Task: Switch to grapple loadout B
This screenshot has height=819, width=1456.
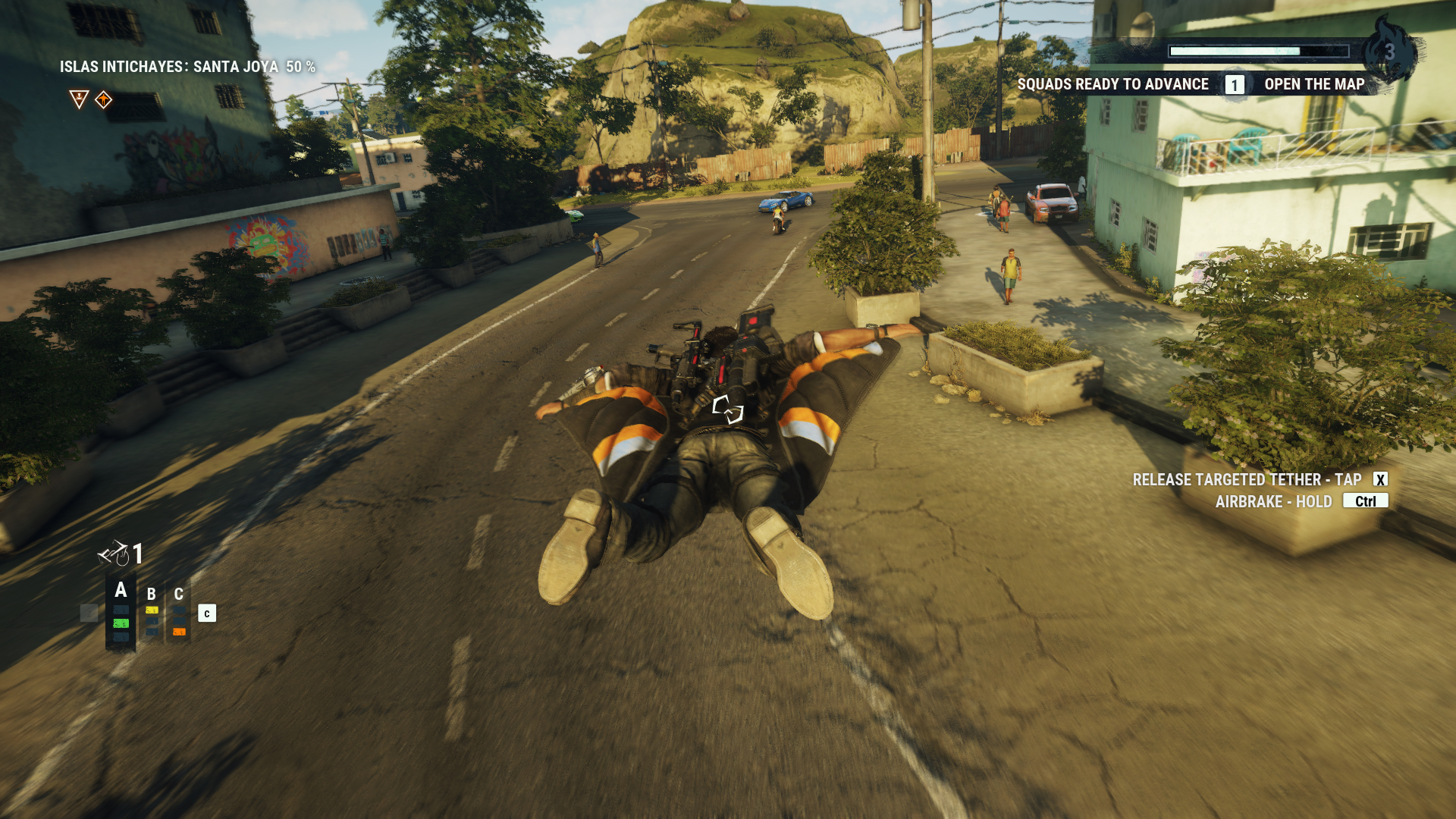Action: [152, 595]
